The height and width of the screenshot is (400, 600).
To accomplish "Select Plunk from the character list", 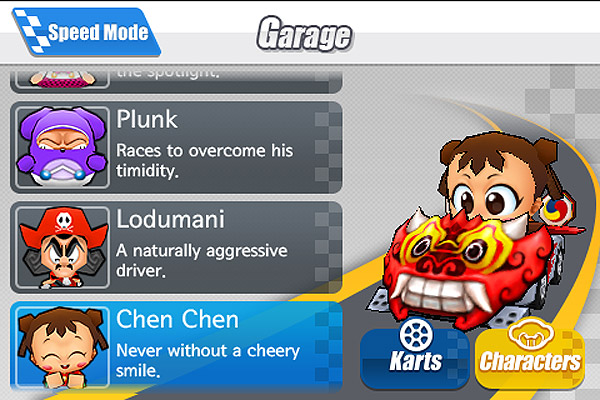I will coord(176,146).
